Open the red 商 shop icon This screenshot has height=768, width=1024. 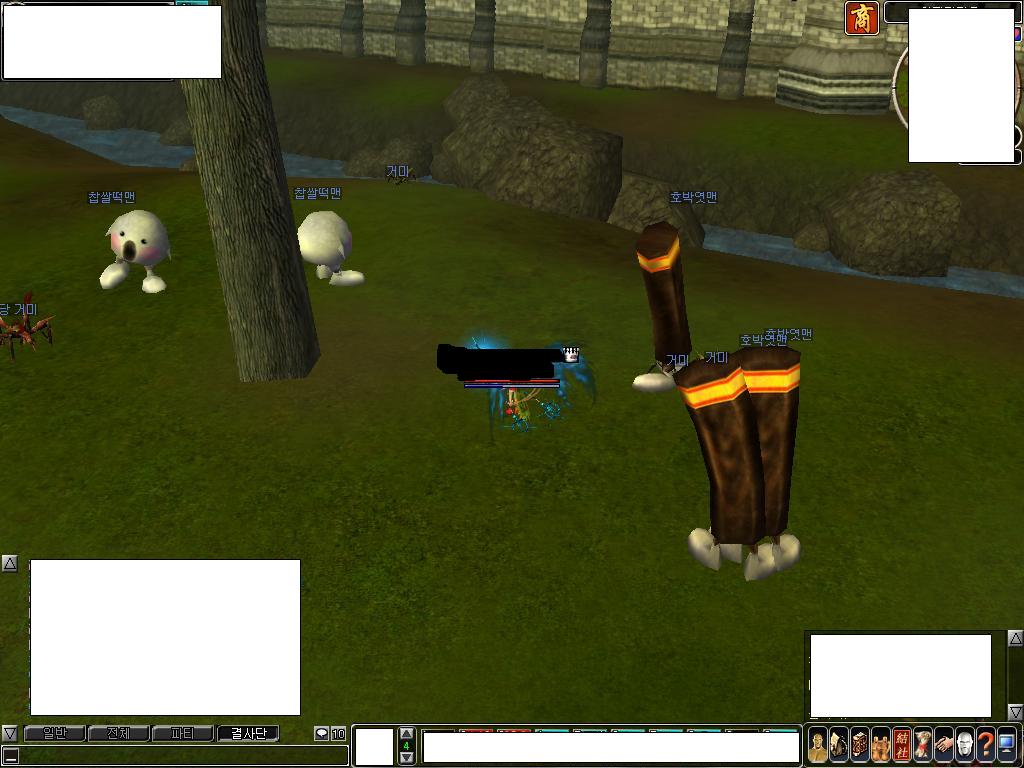862,18
